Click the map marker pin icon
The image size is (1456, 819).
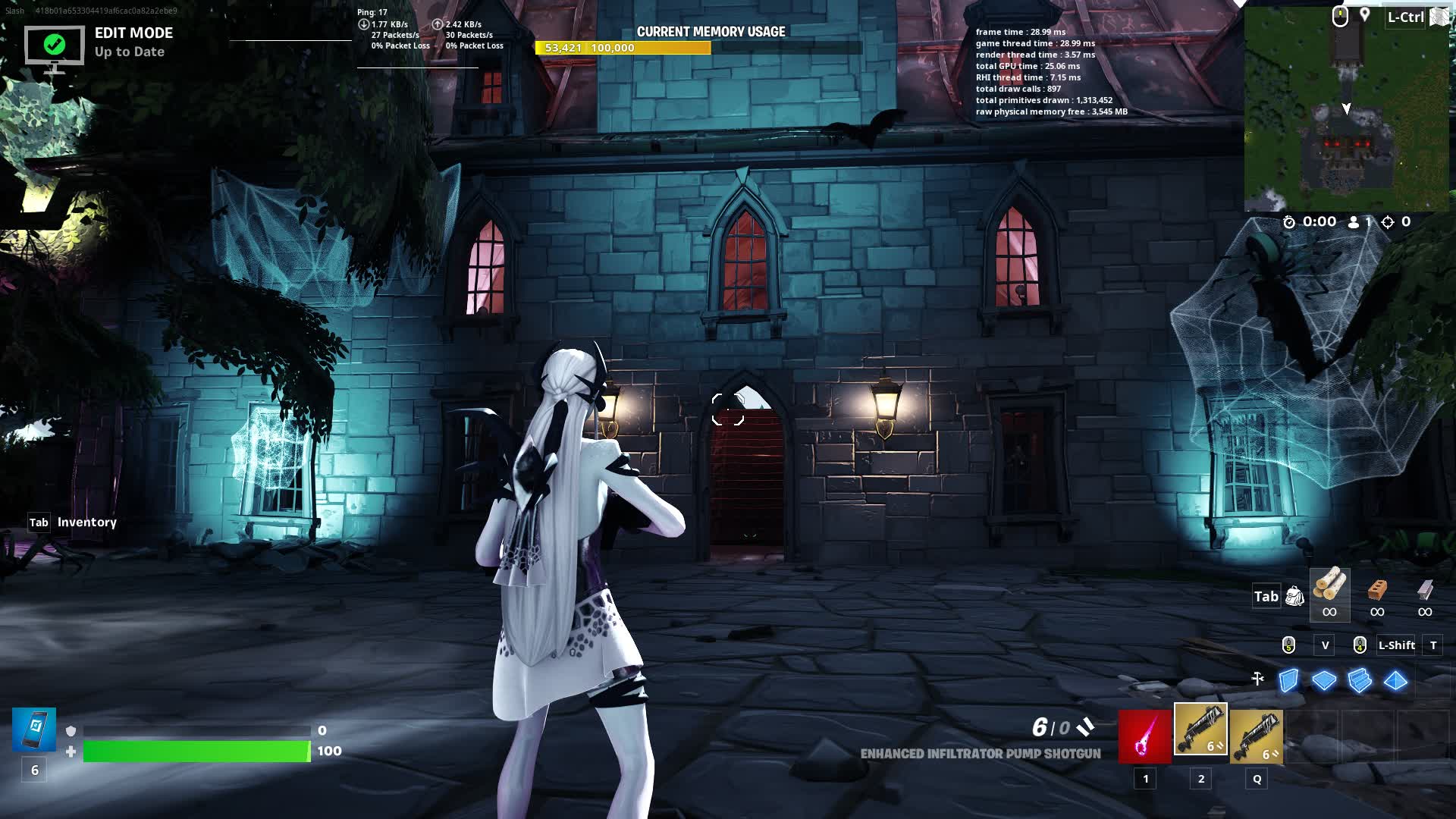point(1364,15)
